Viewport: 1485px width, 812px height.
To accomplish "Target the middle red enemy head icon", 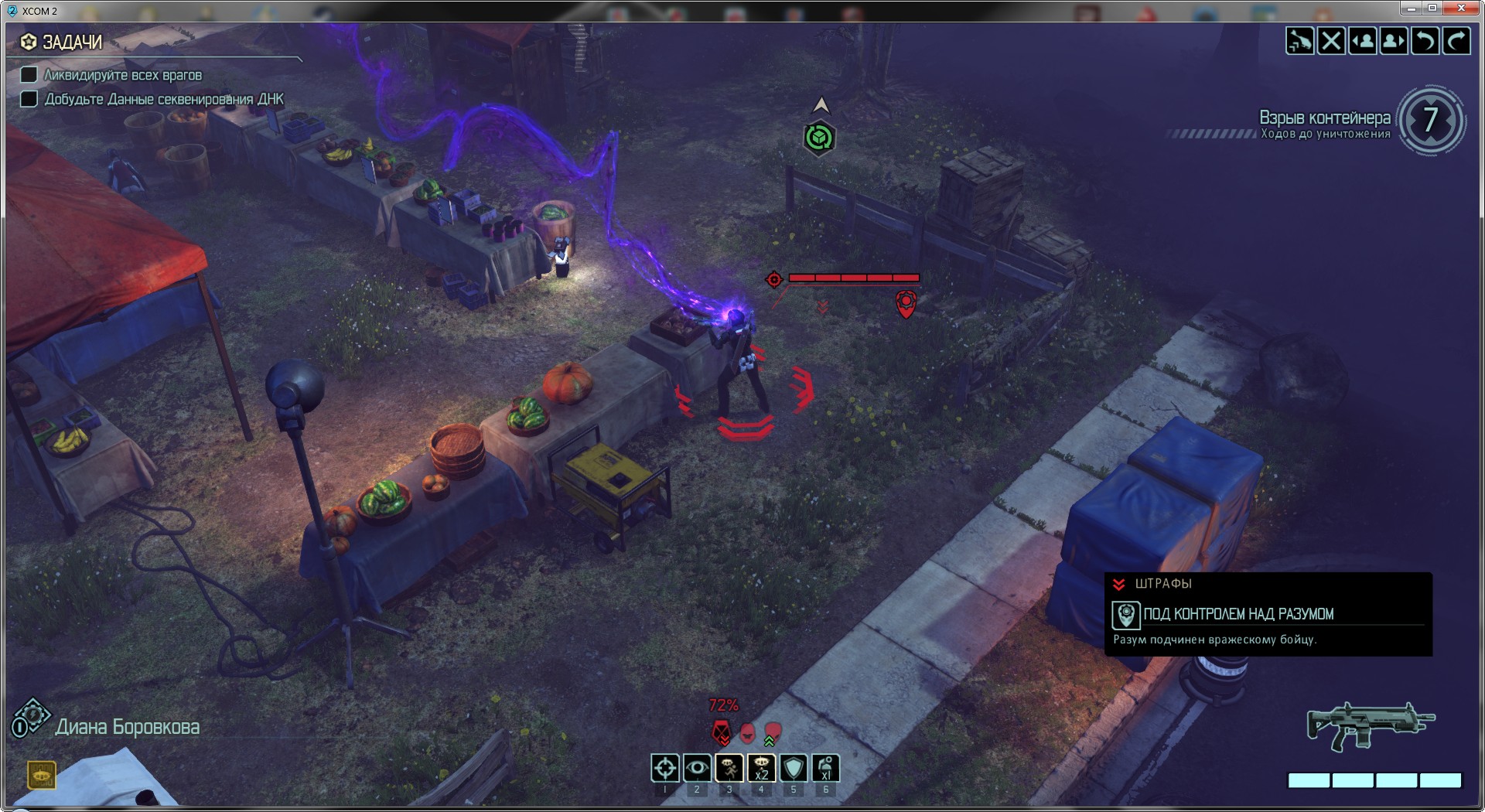I will click(747, 732).
